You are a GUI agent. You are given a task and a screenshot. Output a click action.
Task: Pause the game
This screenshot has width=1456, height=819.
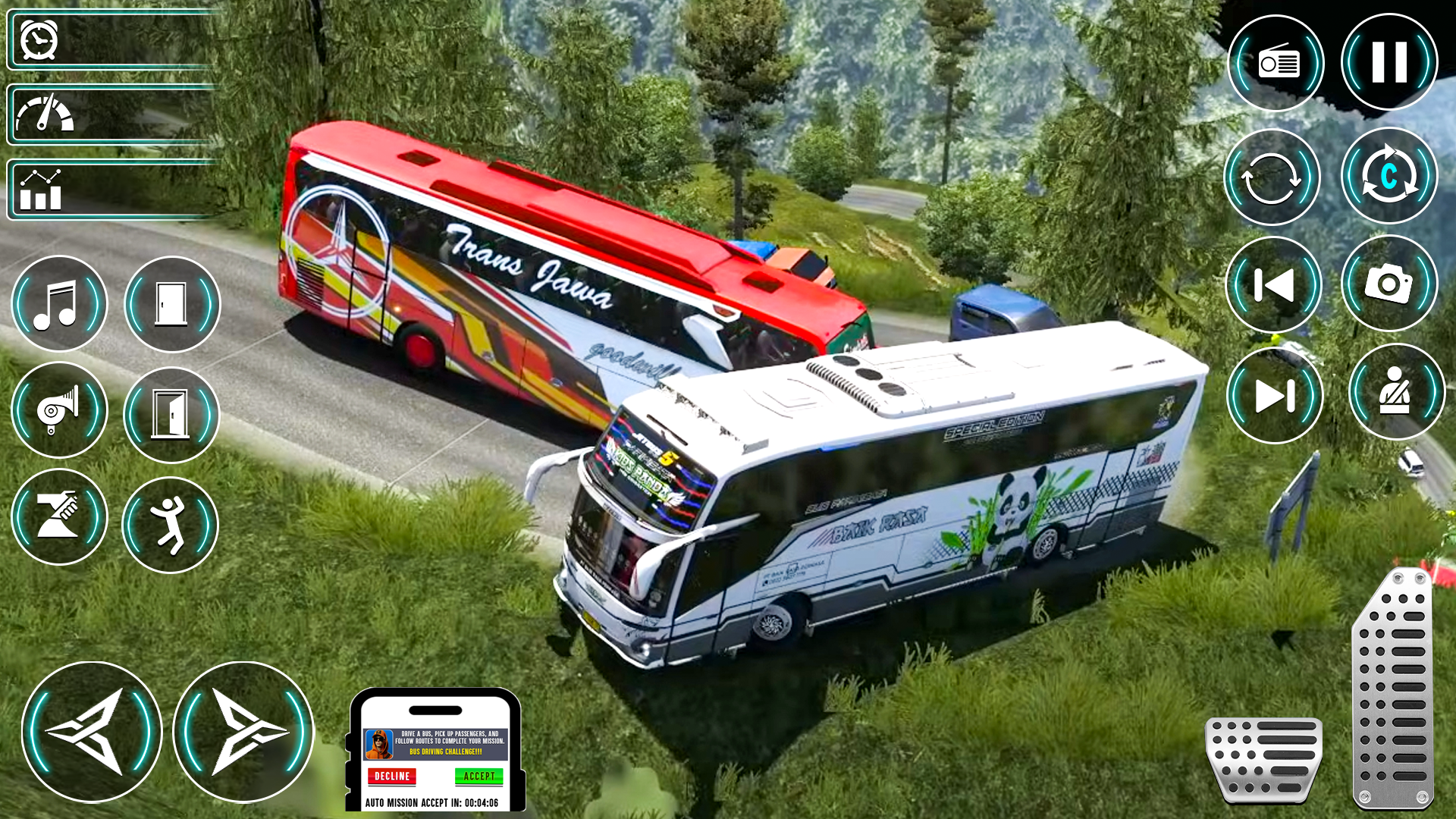point(1389,64)
